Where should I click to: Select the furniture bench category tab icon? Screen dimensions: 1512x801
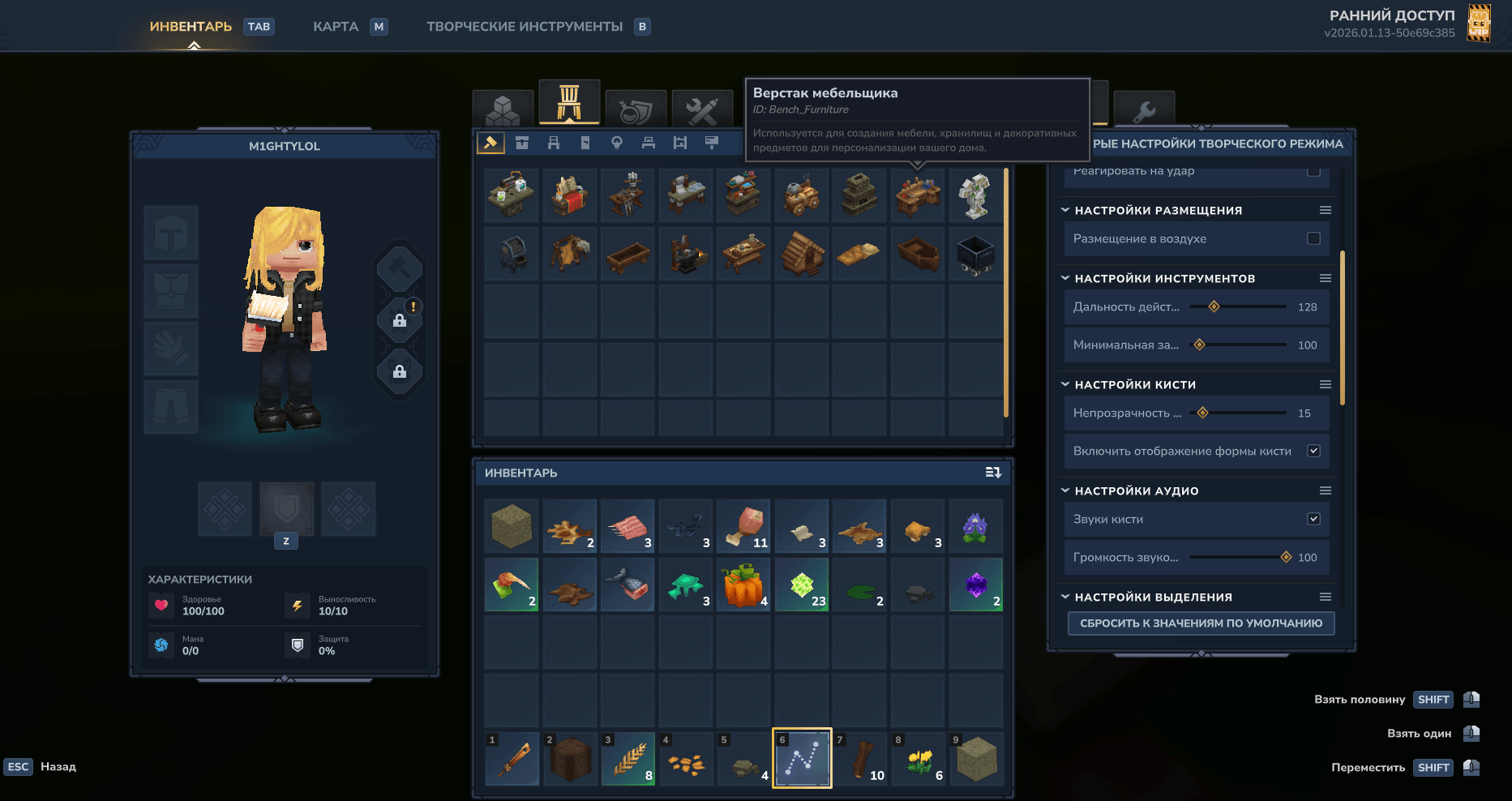[569, 103]
